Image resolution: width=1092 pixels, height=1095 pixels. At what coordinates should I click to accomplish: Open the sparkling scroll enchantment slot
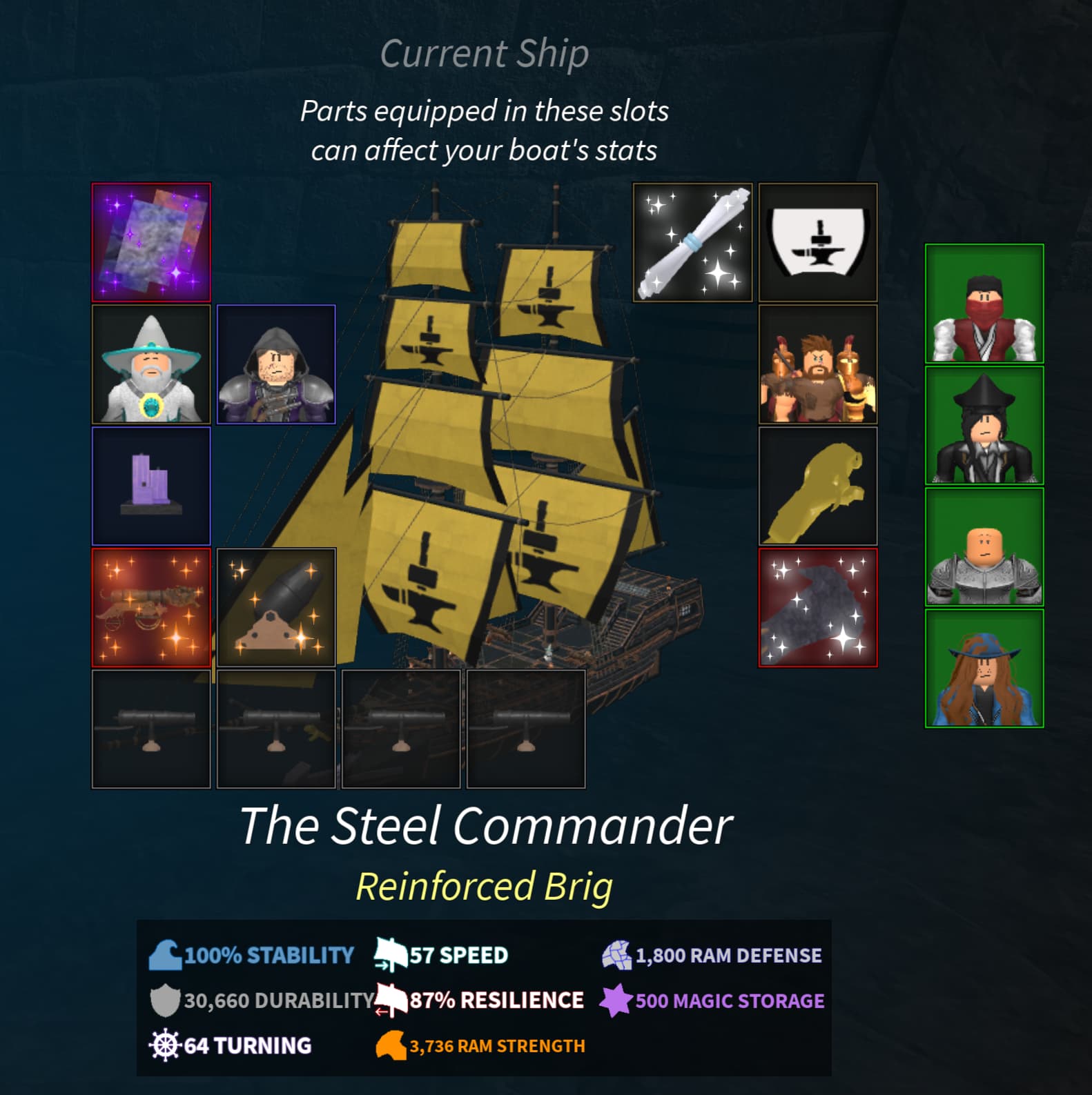(691, 243)
